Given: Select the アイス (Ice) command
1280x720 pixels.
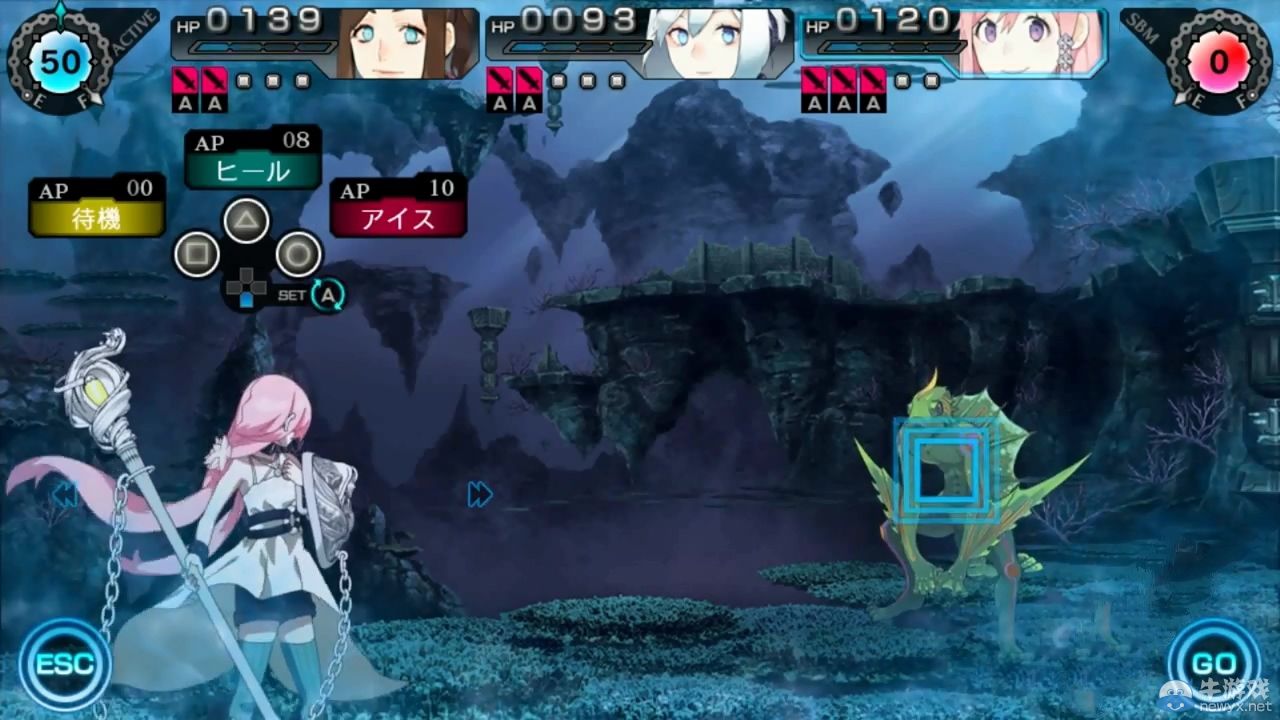Looking at the screenshot, I should tap(398, 220).
